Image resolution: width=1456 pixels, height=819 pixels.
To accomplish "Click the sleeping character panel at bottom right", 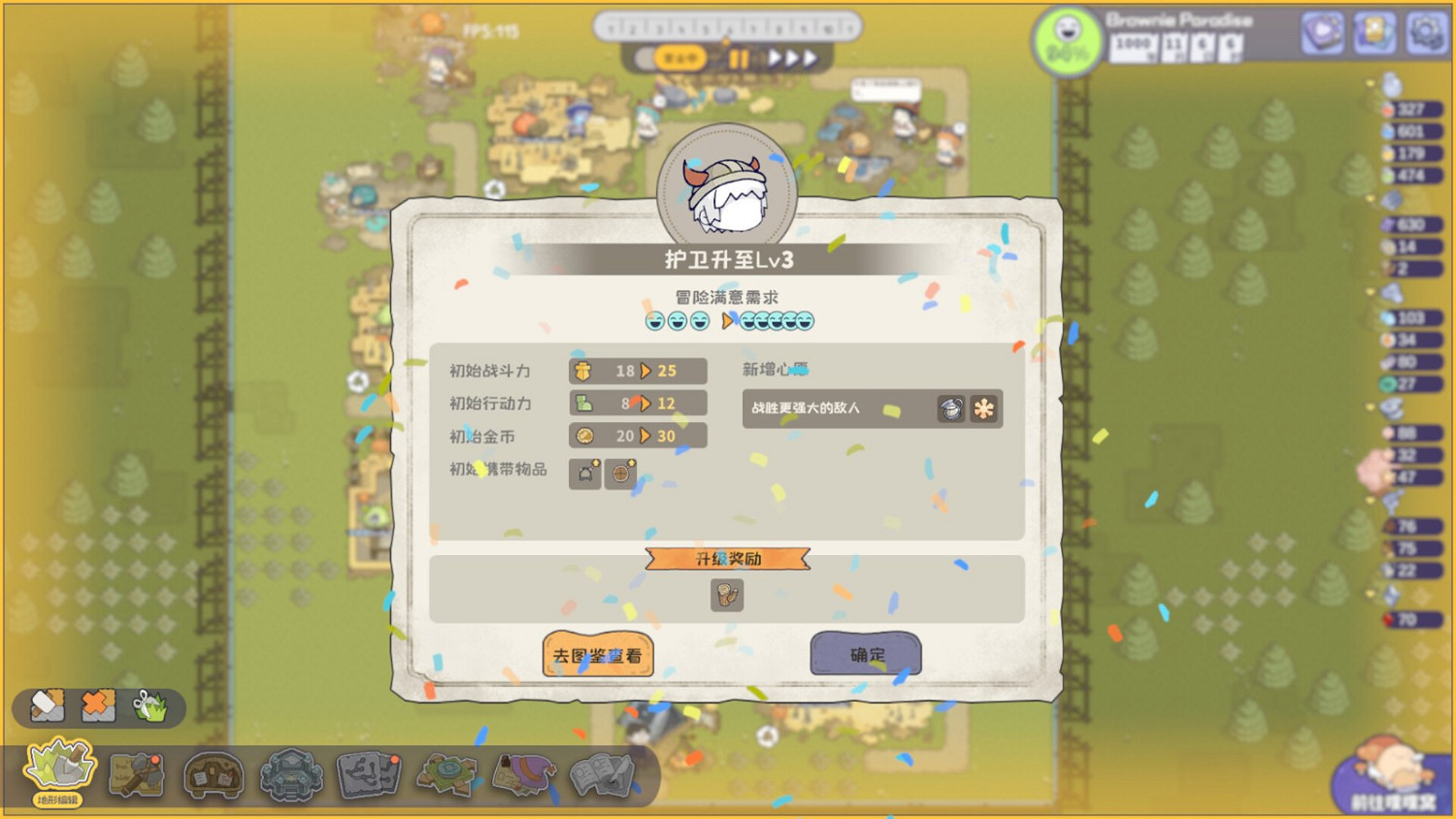I will (1390, 776).
